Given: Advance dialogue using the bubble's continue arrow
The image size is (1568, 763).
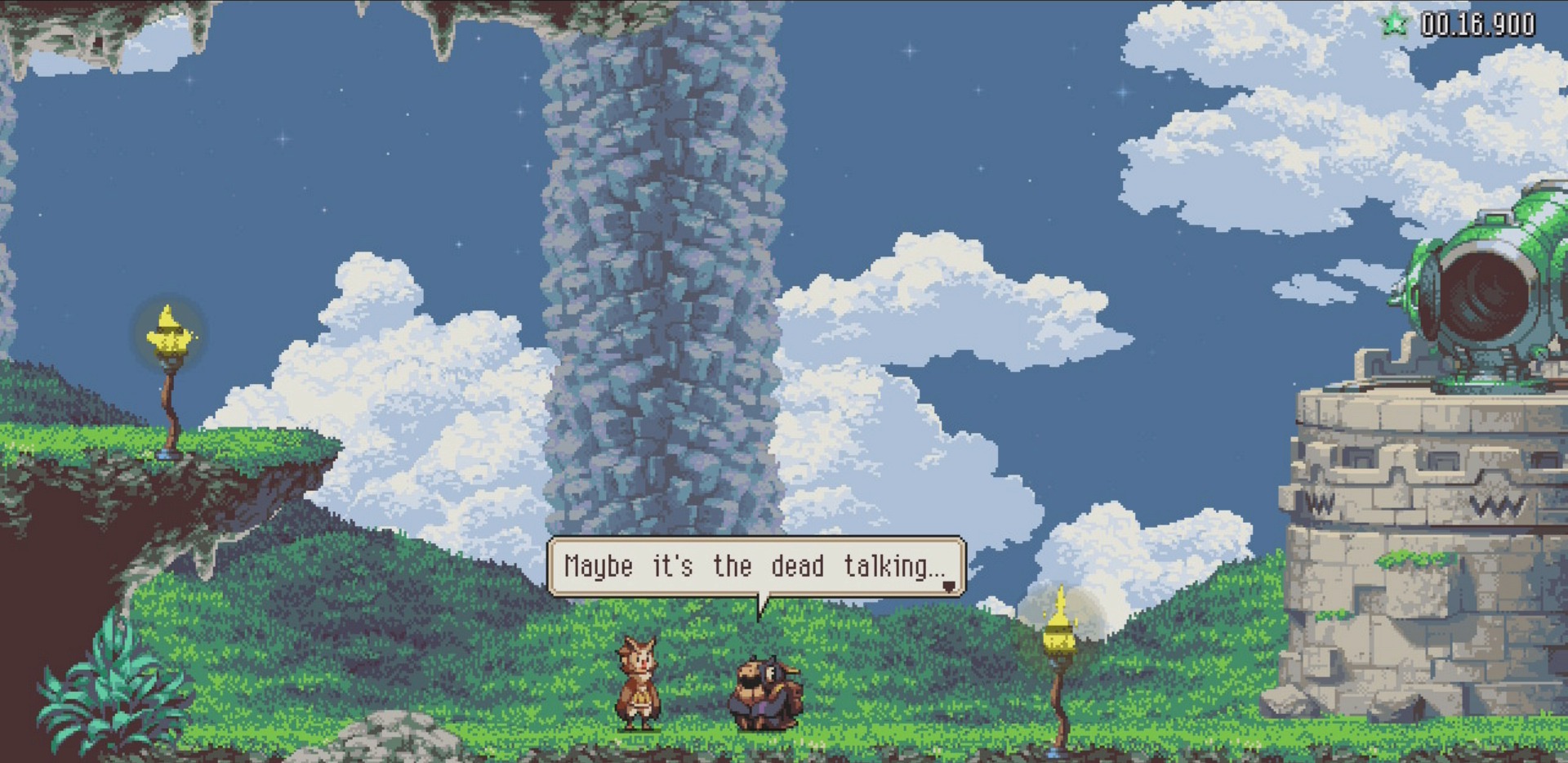Looking at the screenshot, I should coord(949,586).
